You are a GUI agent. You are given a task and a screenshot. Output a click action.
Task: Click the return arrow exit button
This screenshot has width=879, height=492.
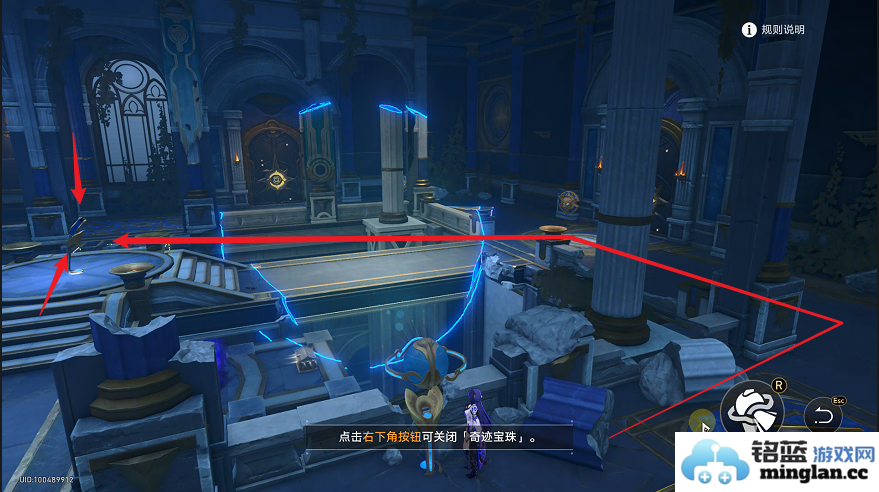click(x=824, y=415)
